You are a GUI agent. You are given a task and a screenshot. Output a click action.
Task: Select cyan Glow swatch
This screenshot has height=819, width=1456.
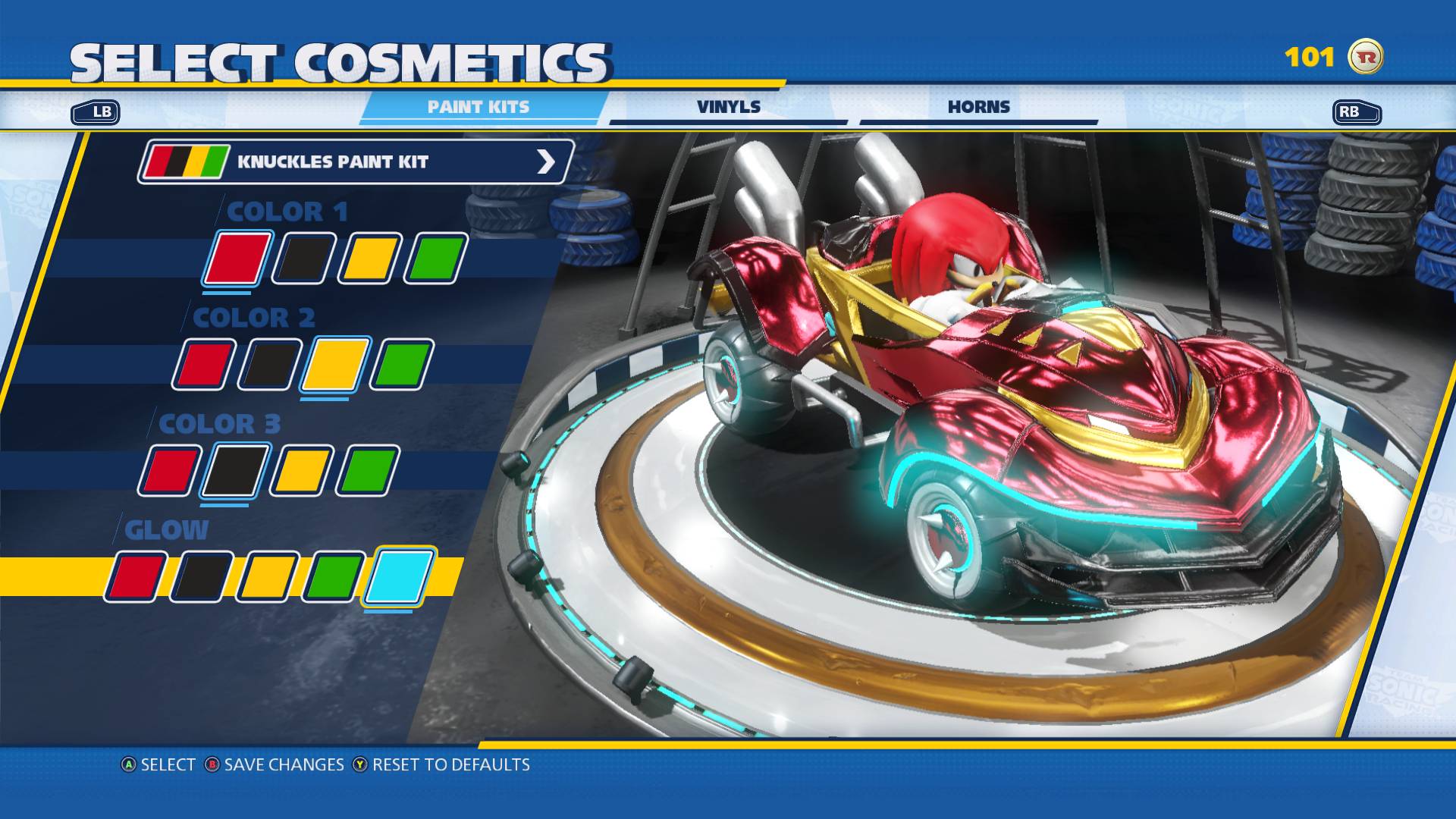[399, 576]
